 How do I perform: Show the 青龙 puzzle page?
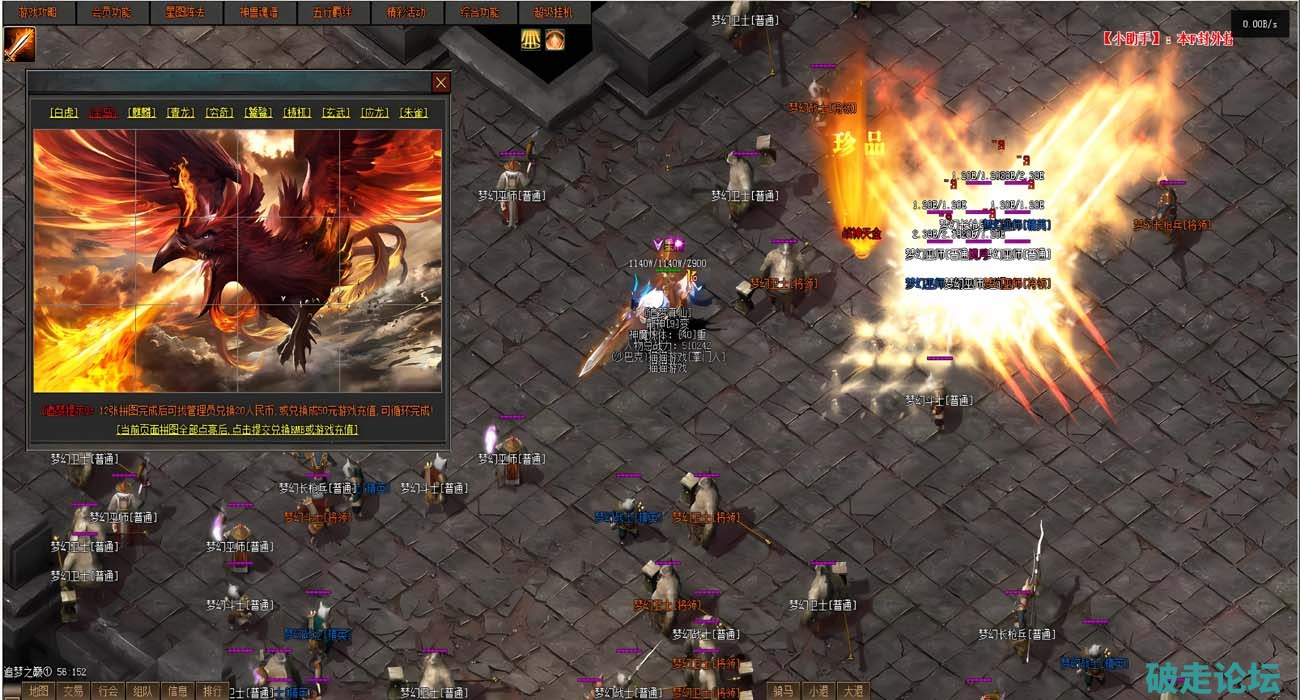click(x=181, y=113)
